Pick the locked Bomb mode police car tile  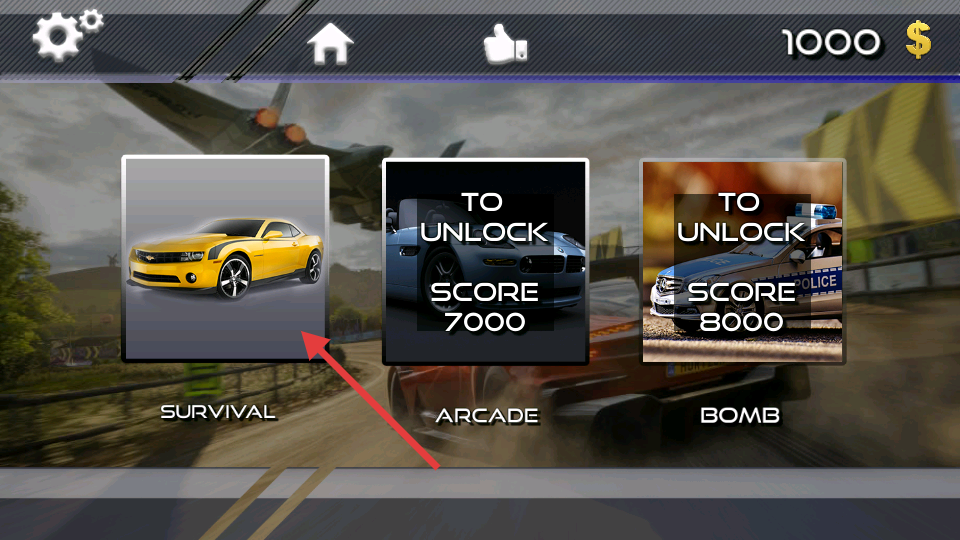[x=742, y=261]
